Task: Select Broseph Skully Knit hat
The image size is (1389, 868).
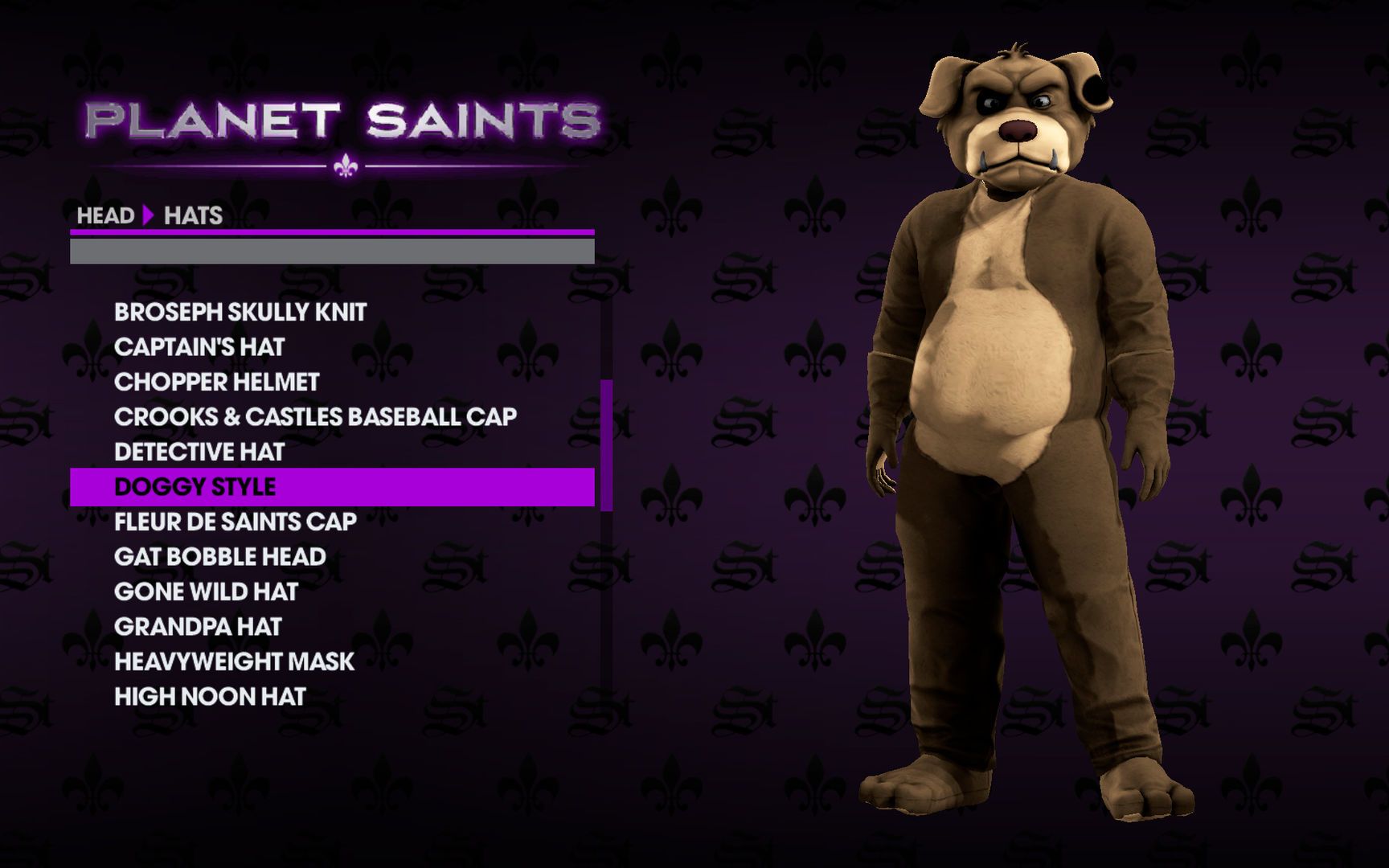Action: (x=240, y=312)
